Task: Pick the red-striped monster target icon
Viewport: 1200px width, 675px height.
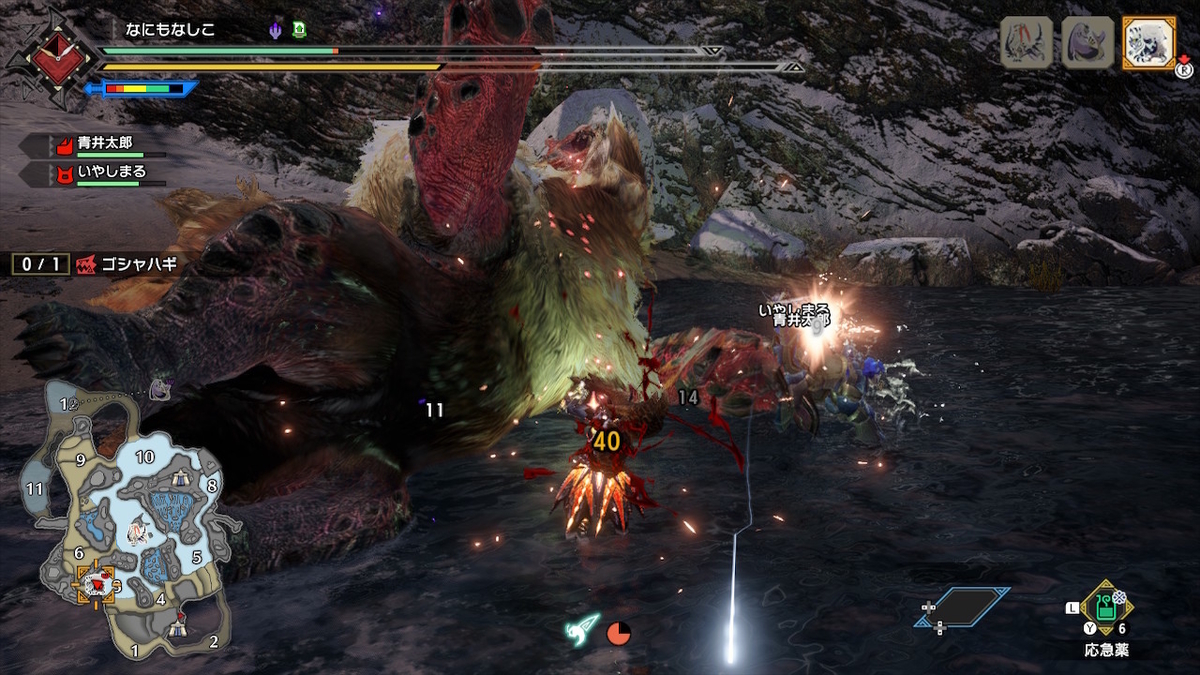Action: coord(1026,43)
